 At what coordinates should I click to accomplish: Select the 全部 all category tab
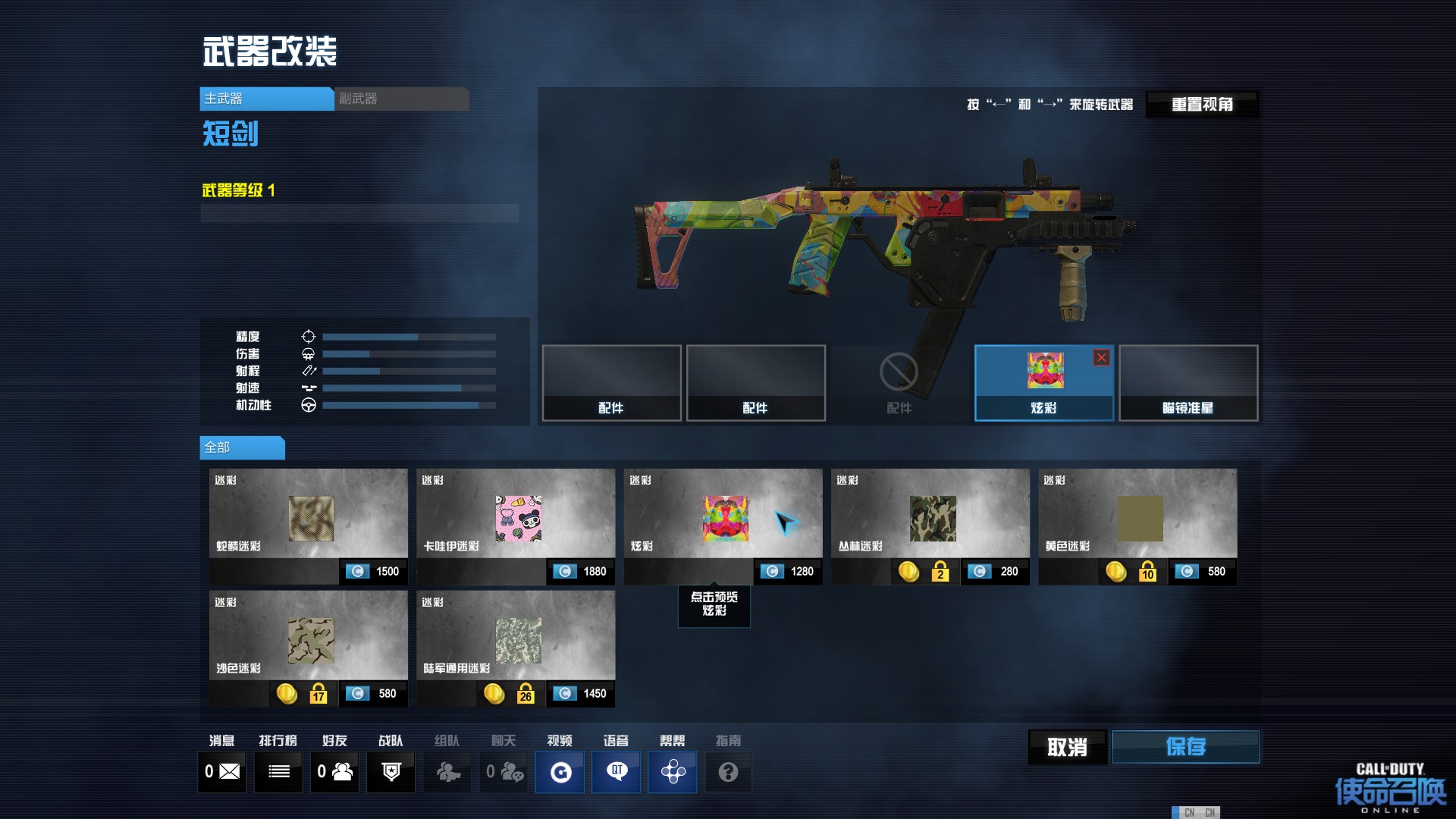(x=242, y=447)
